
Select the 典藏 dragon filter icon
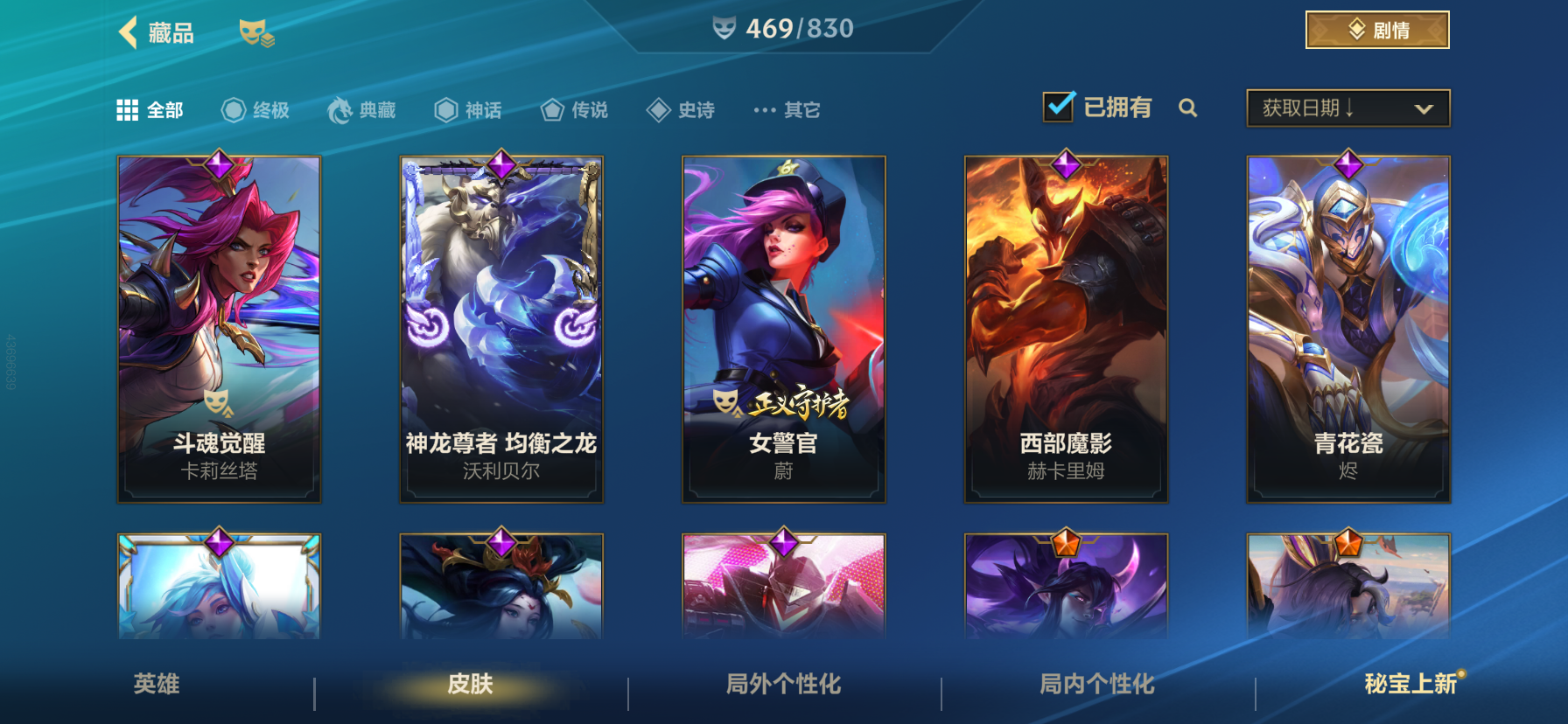(x=341, y=108)
